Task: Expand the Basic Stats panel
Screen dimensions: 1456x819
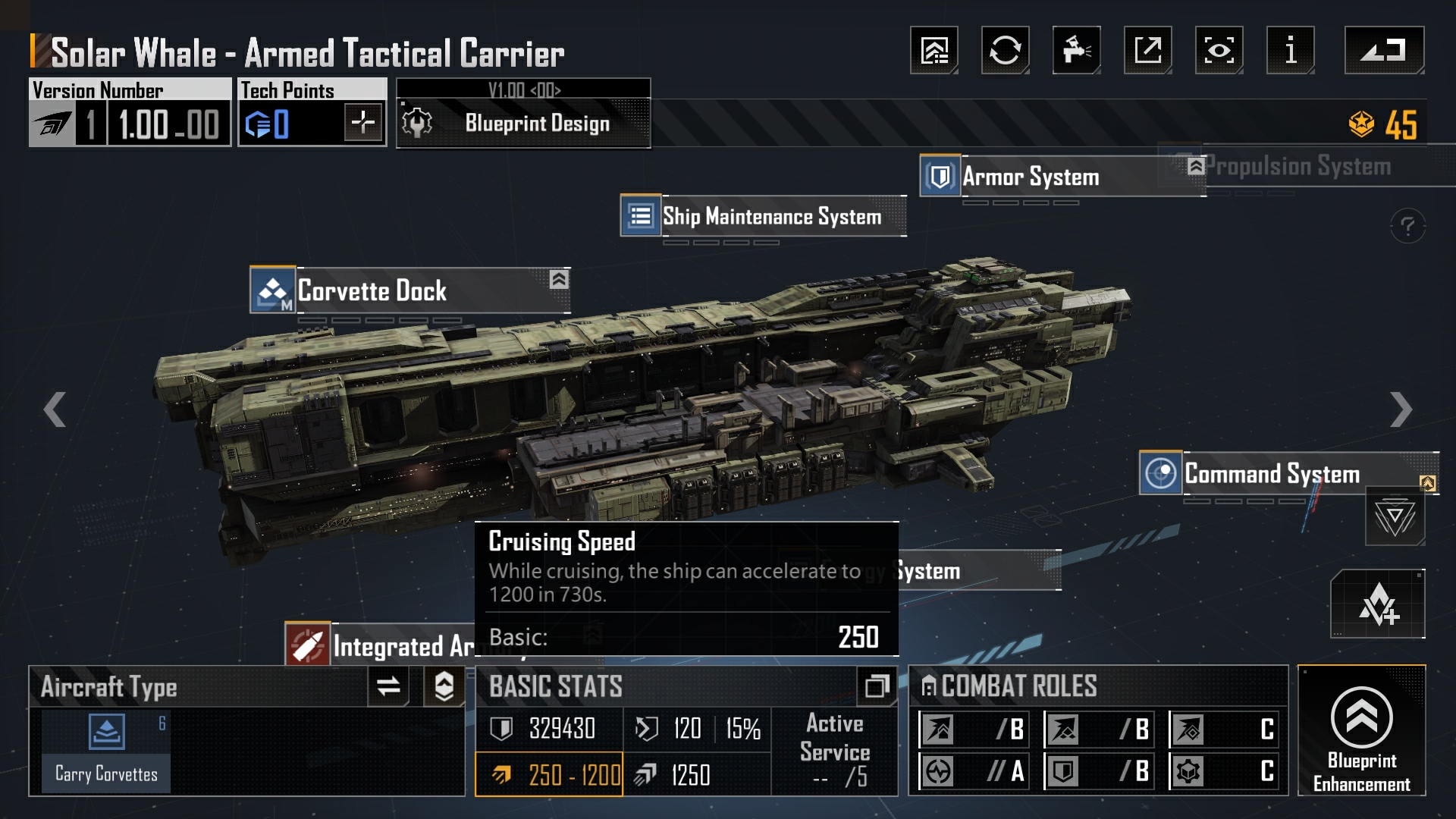Action: point(877,686)
